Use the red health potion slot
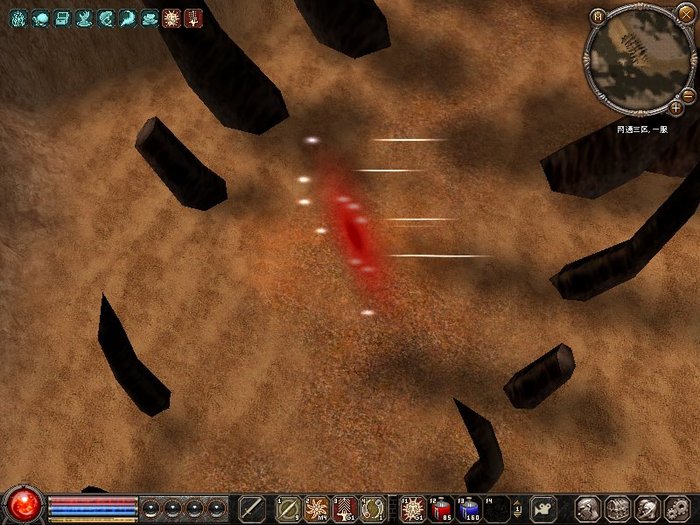 [x=442, y=507]
